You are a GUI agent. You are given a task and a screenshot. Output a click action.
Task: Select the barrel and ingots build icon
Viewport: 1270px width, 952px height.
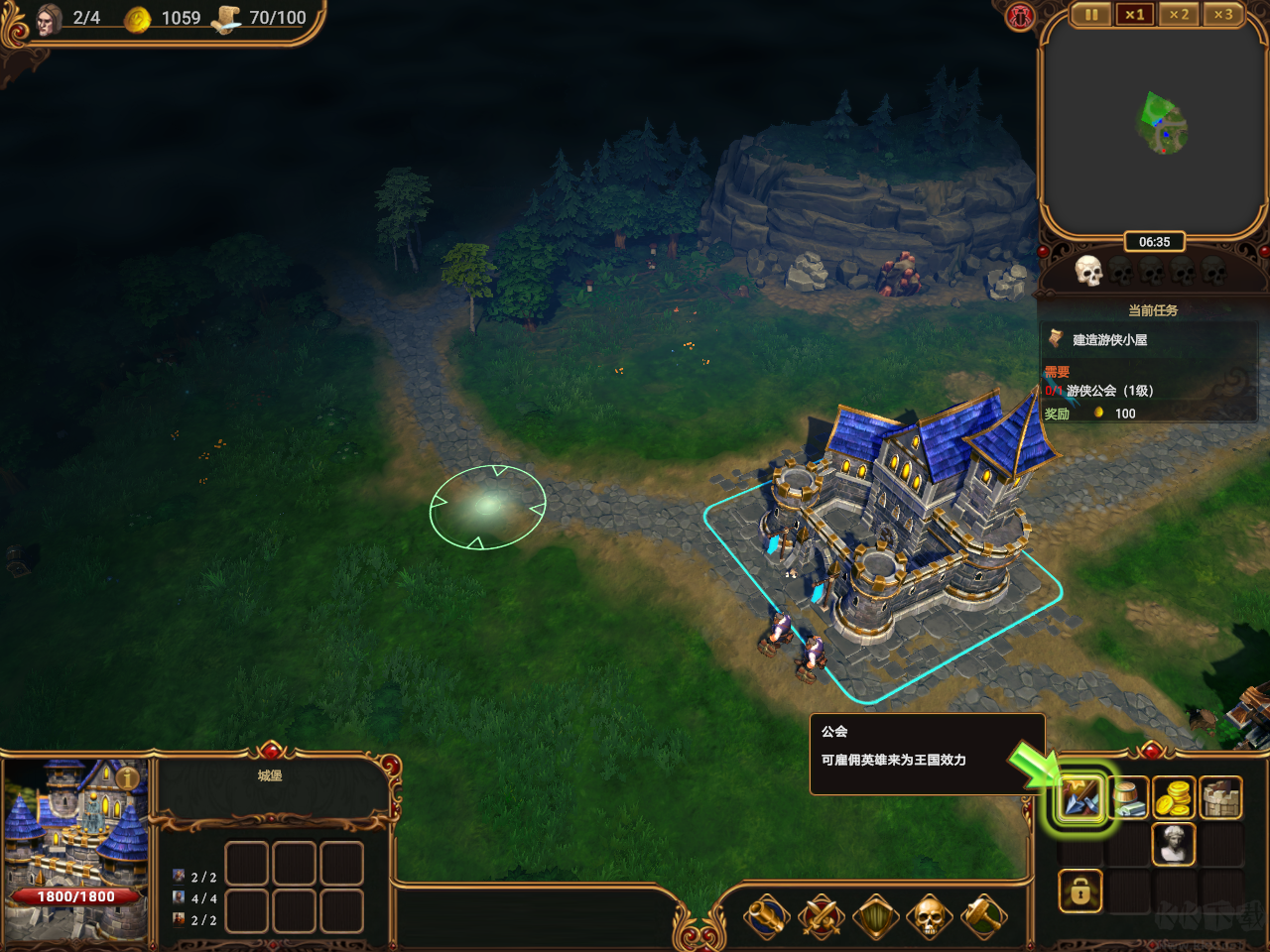click(1127, 798)
